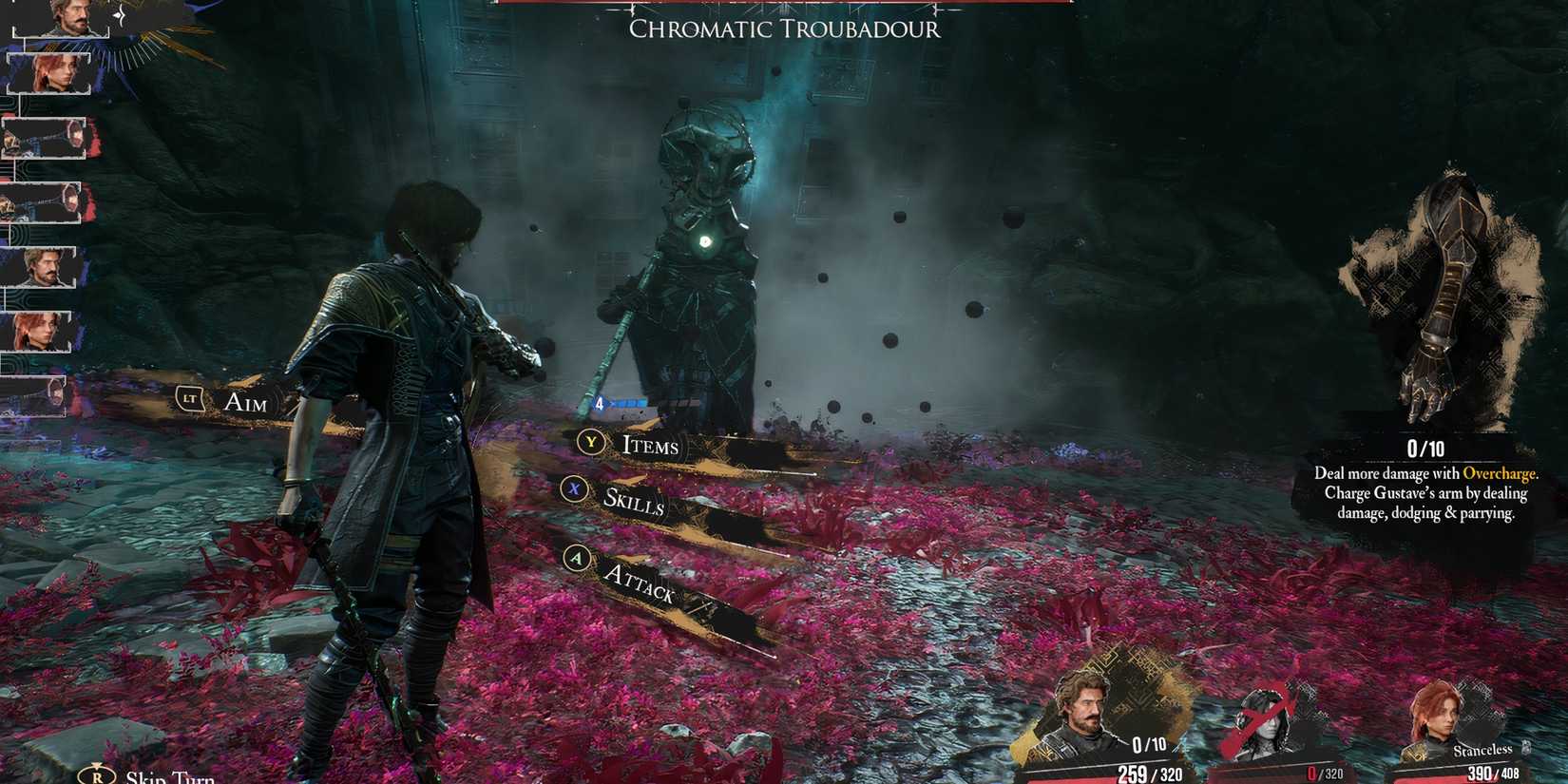The width and height of the screenshot is (1568, 784).
Task: Click the Stanceless status icon beside its label
Action: (1524, 748)
